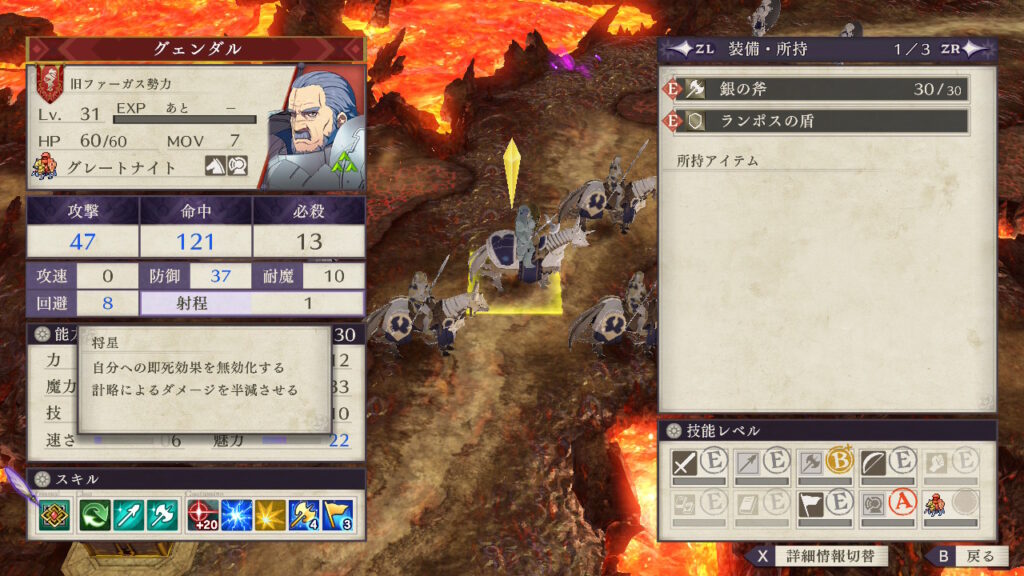Select the ランポスの盾 shield equipment row
Screen dimensions: 1024x576
tap(817, 121)
